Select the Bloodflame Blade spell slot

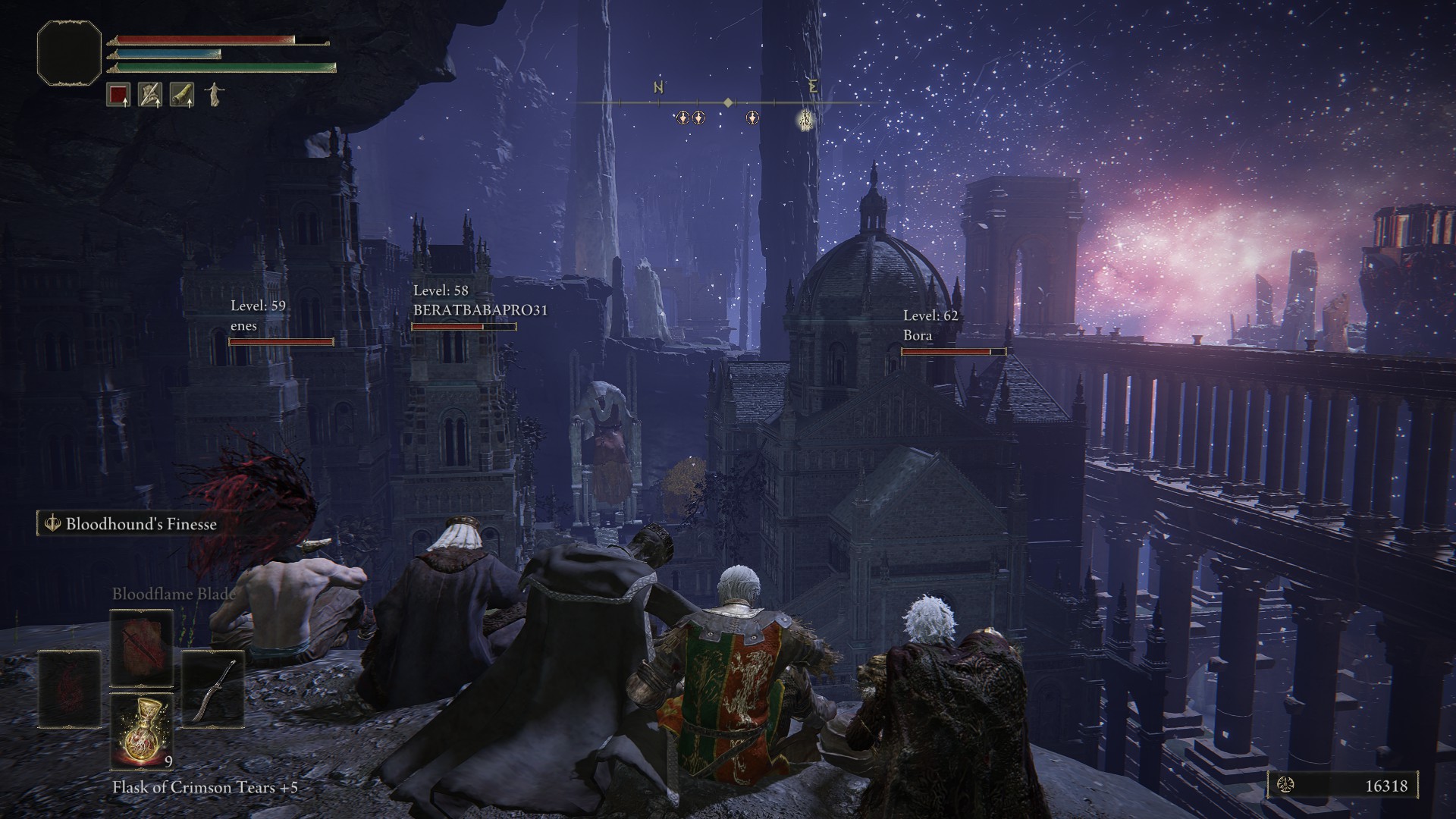pos(142,647)
